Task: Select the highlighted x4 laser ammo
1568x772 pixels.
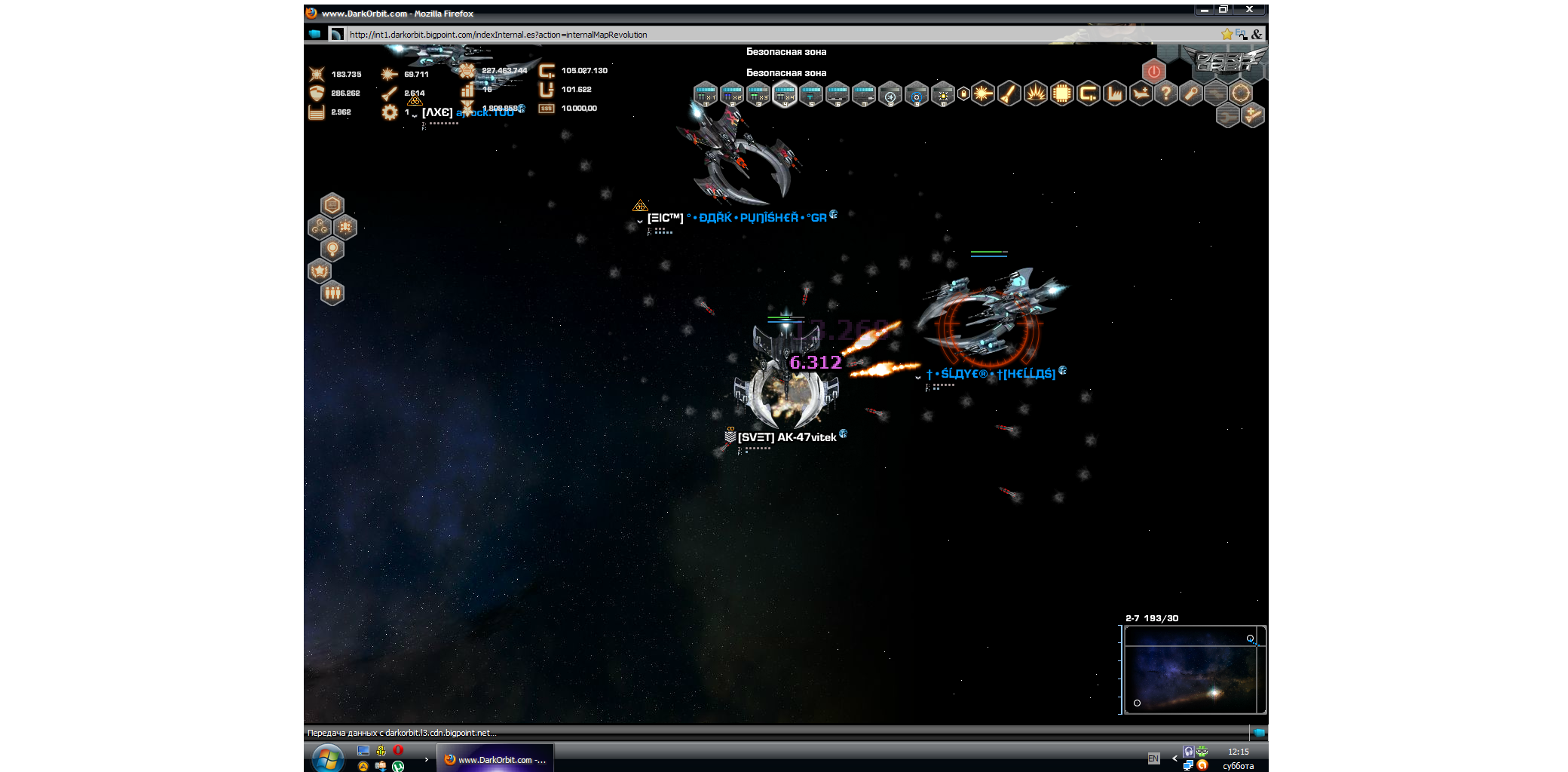Action: pyautogui.click(x=785, y=94)
